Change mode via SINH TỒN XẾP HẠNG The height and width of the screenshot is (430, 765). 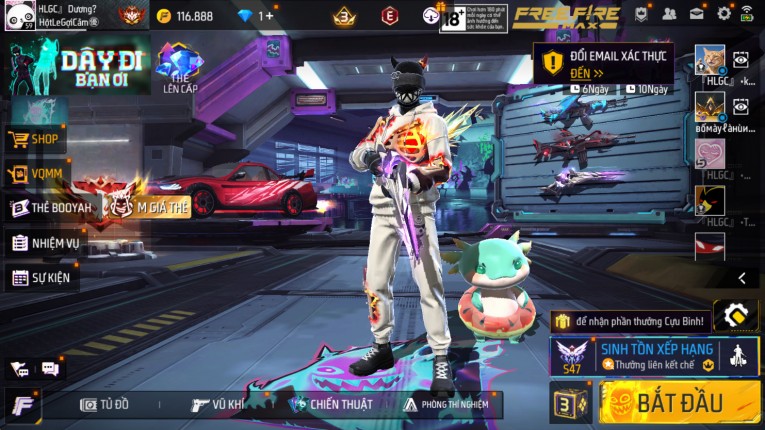[x=653, y=356]
